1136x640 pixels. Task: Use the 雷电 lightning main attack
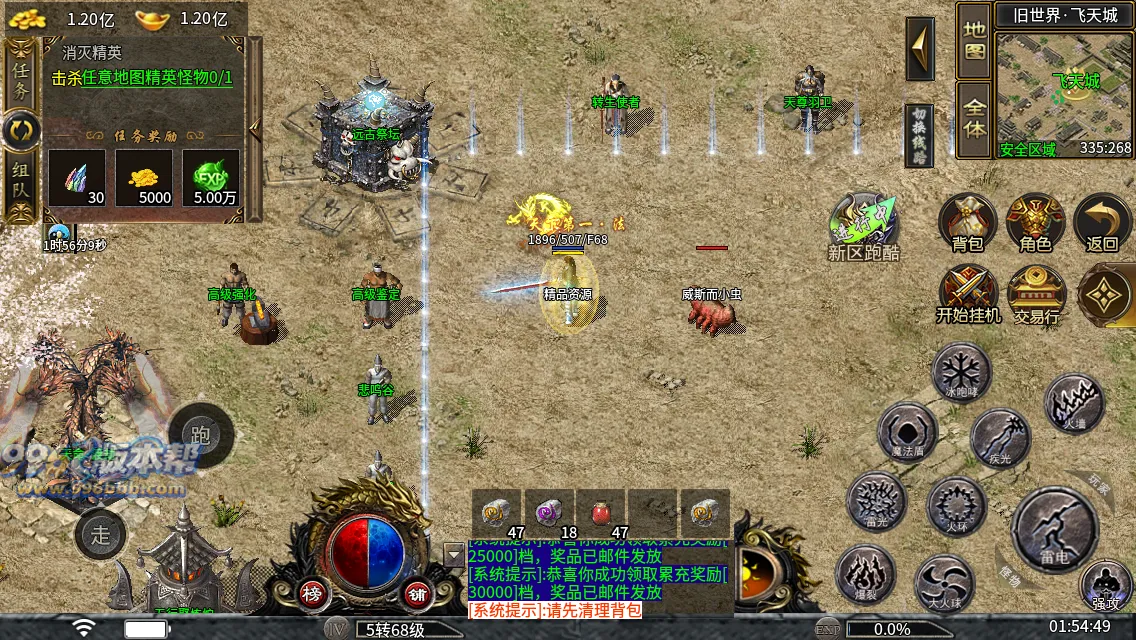coord(1055,529)
